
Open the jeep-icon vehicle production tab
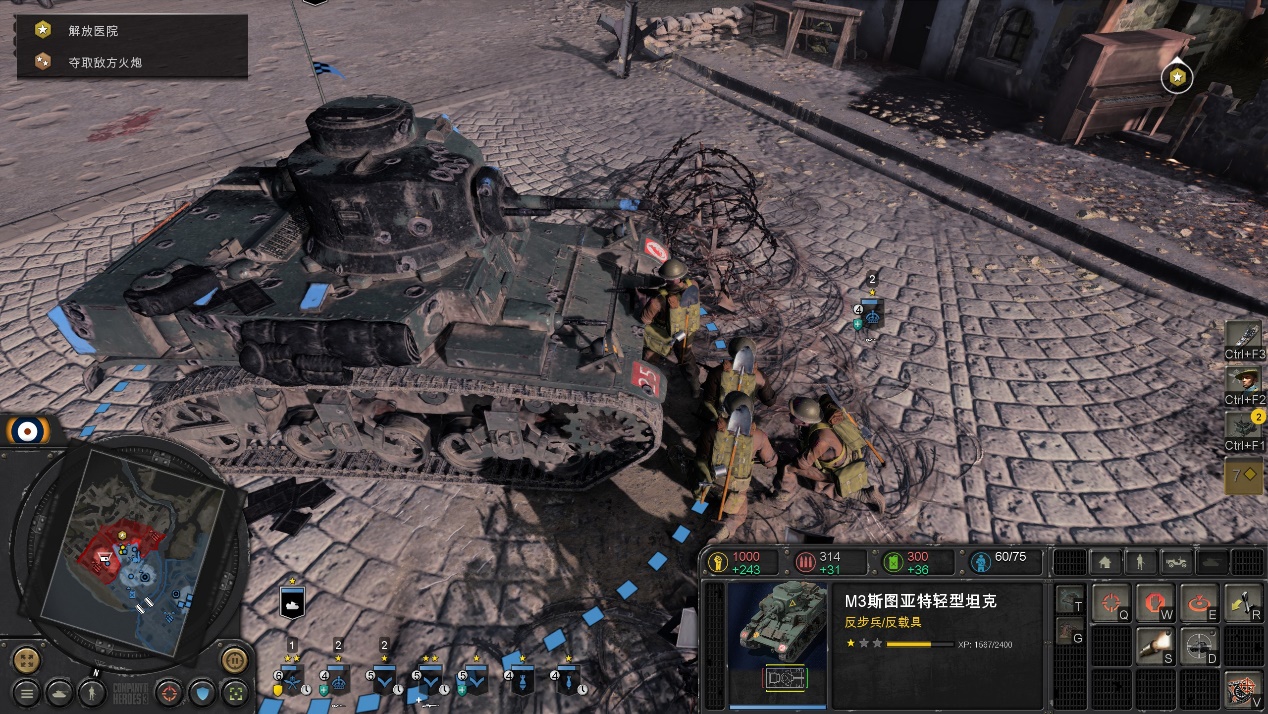coord(1175,562)
